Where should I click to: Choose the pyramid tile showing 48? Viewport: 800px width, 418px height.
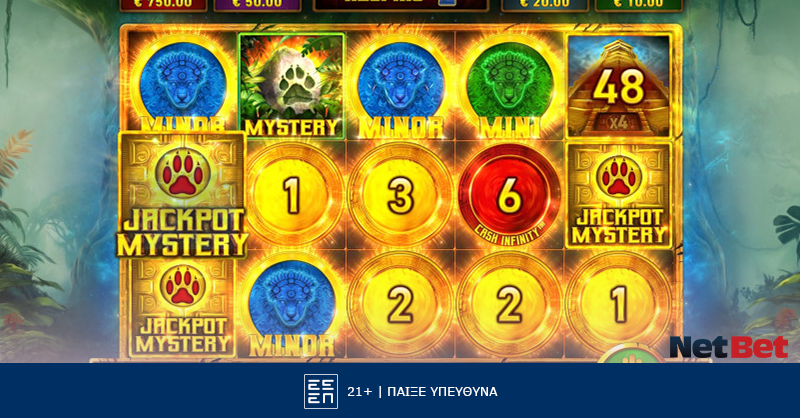click(619, 86)
